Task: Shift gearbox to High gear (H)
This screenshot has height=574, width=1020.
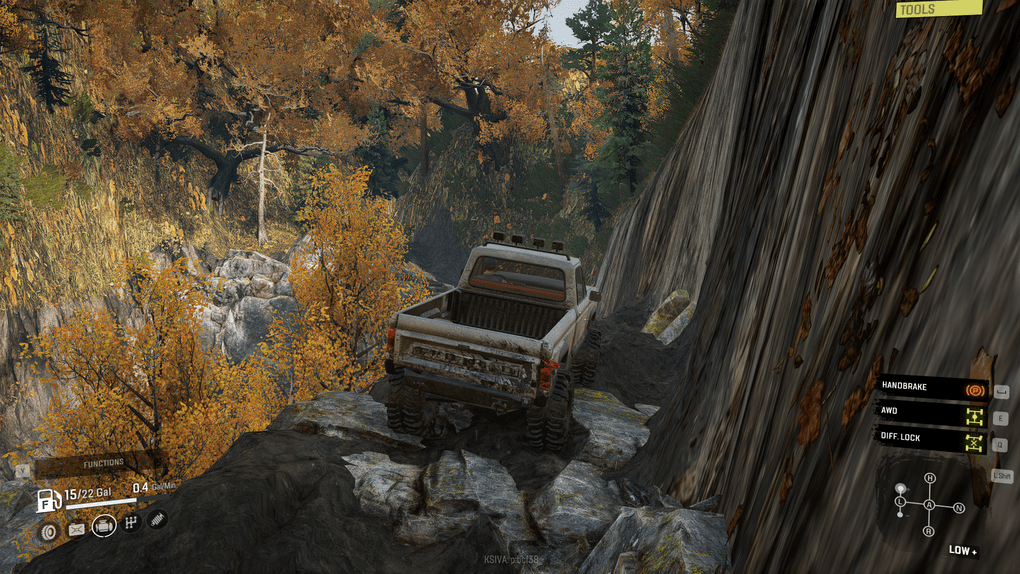Action: (x=930, y=478)
